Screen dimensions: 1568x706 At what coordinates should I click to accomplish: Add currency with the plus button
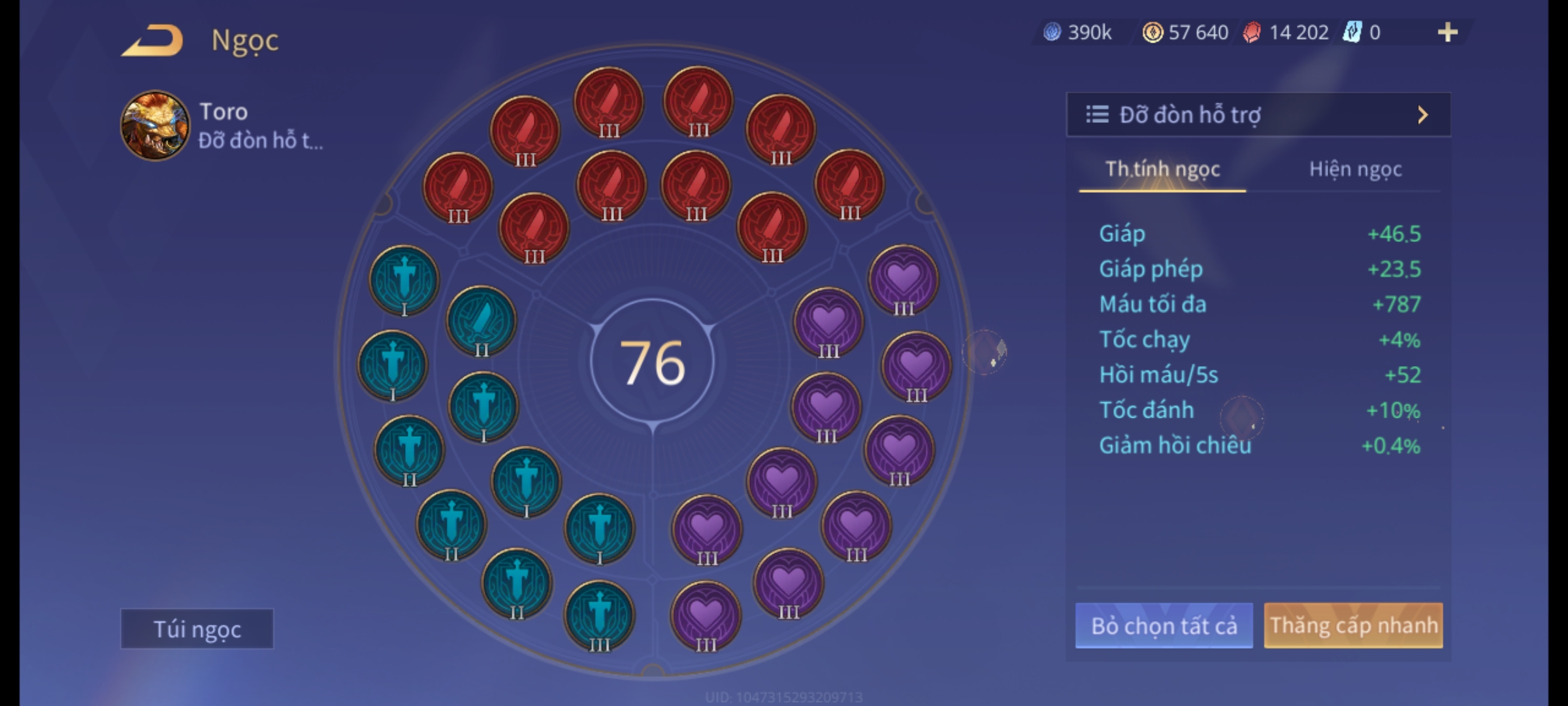[x=1448, y=32]
